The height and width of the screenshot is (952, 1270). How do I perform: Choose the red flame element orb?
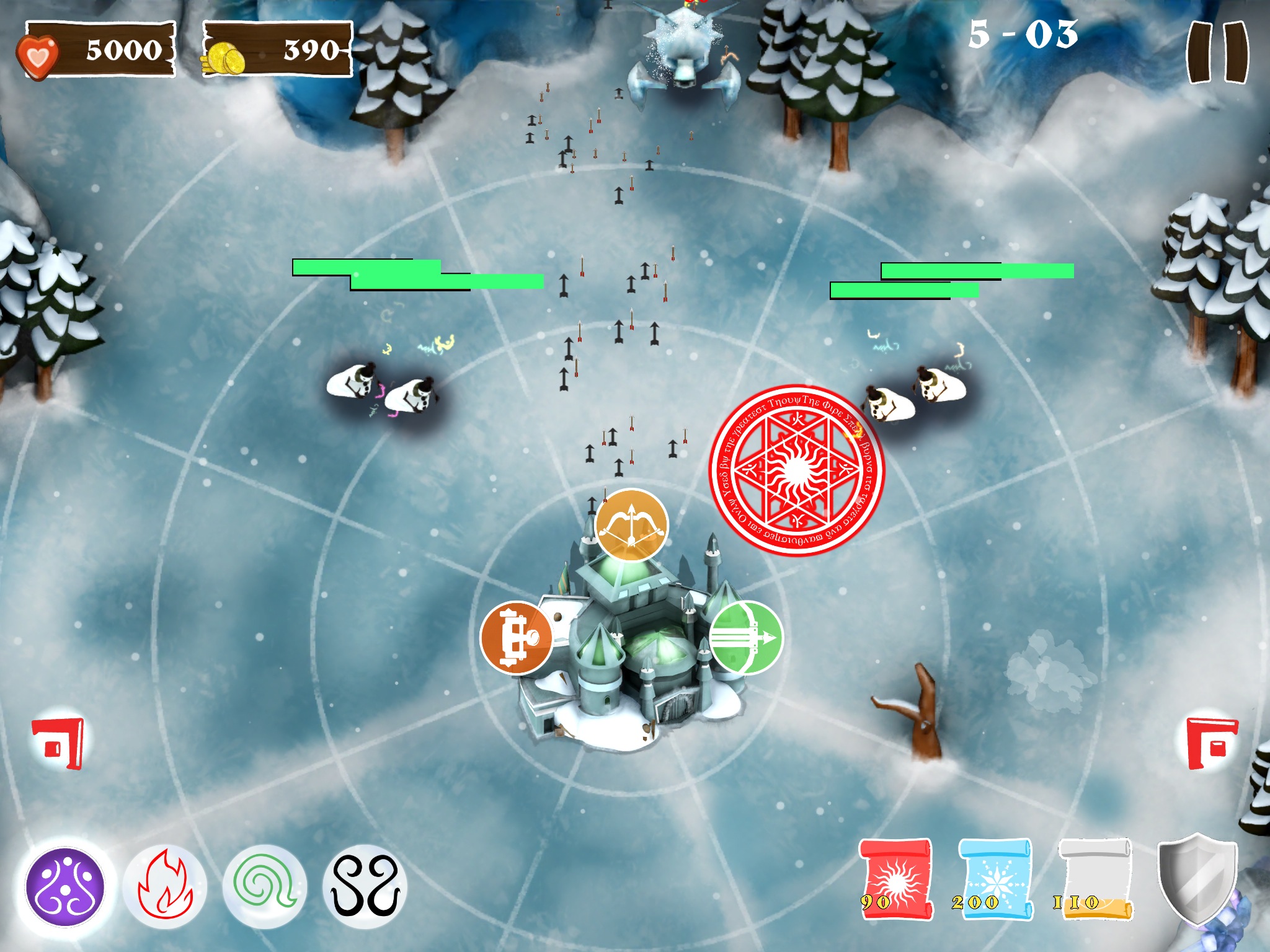point(165,887)
